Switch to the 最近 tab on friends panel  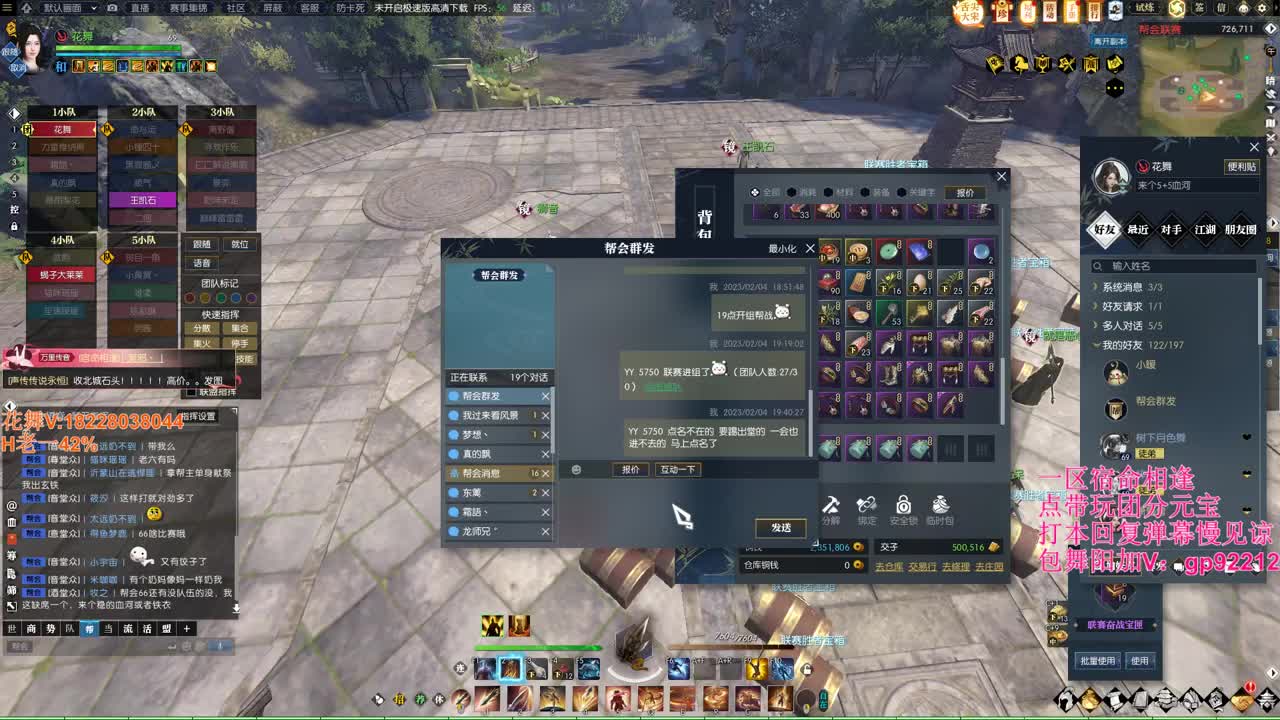[1137, 229]
